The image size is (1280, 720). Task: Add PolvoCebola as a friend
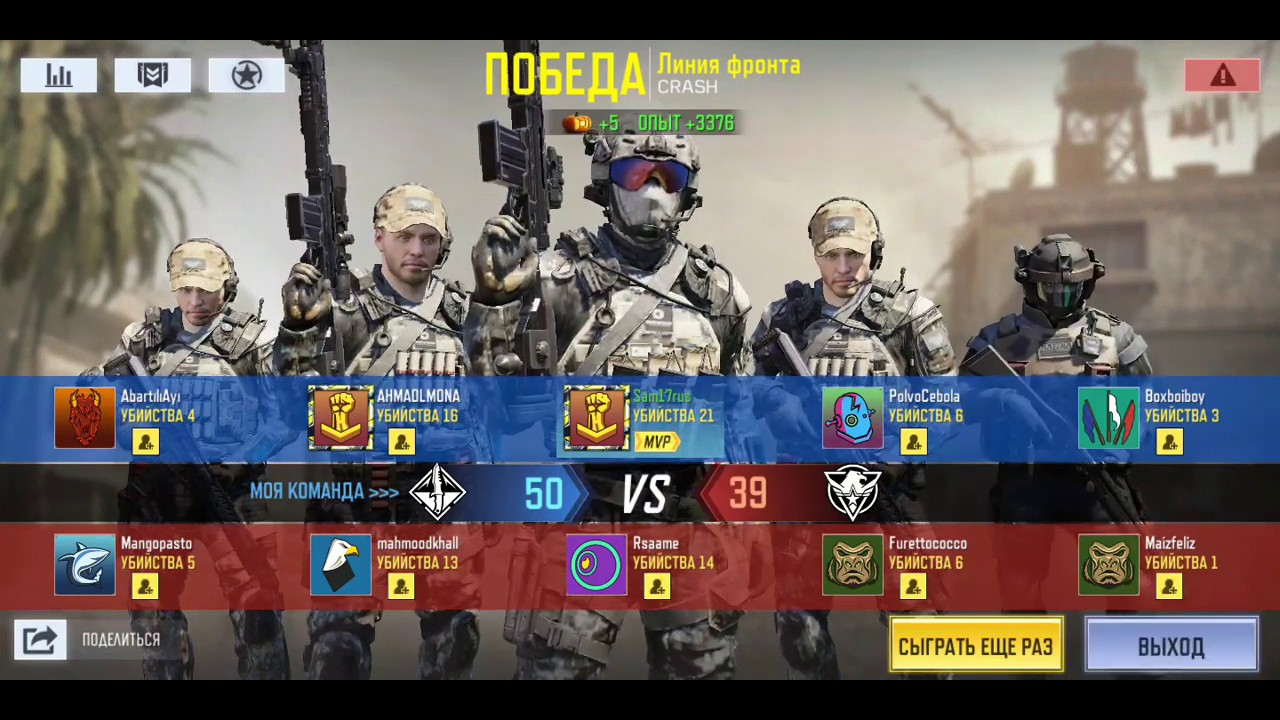click(x=913, y=441)
